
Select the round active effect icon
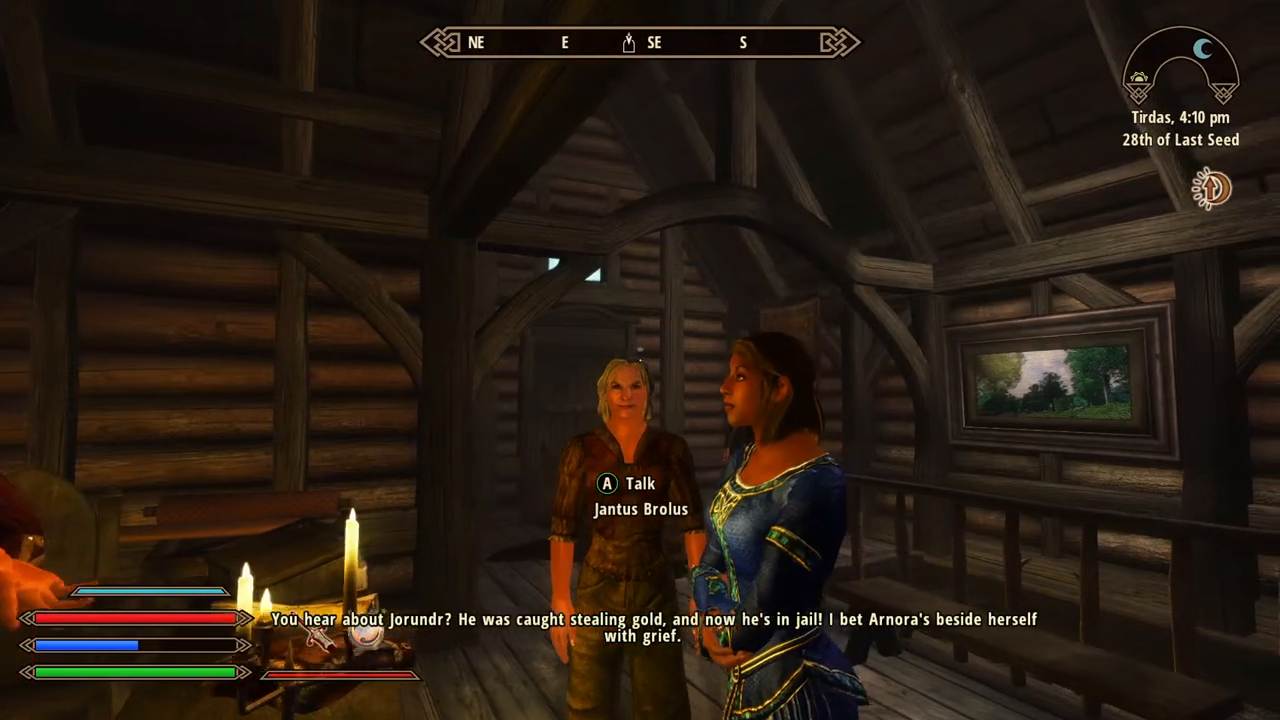[x=1211, y=188]
